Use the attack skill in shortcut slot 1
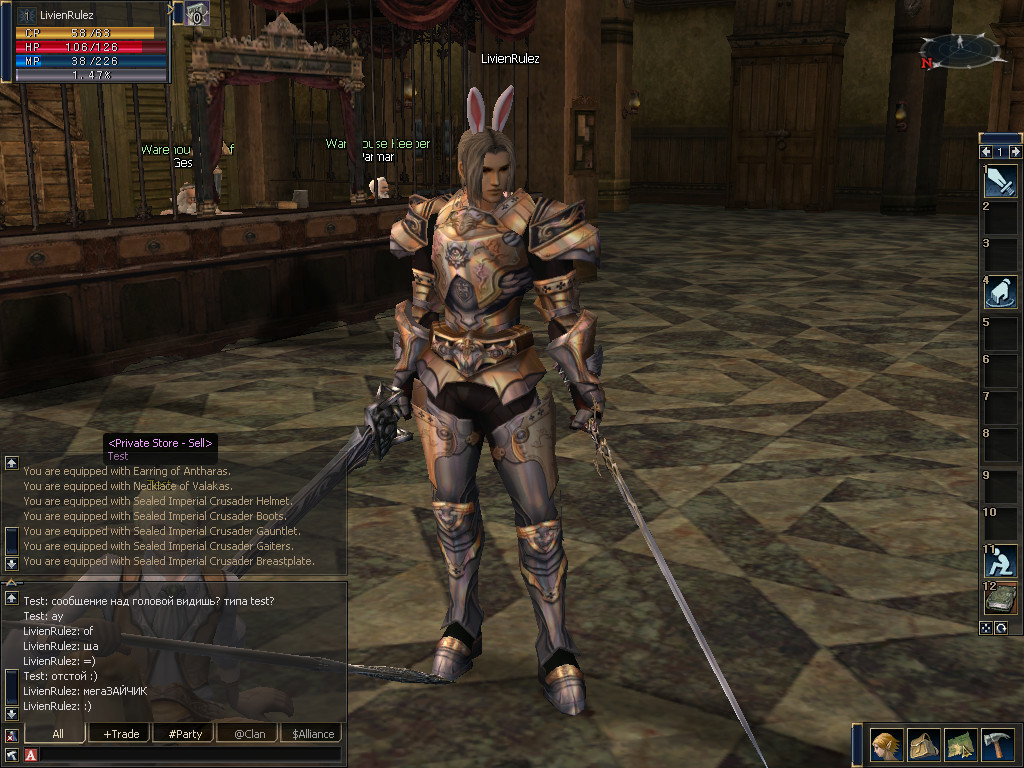 tap(1001, 180)
